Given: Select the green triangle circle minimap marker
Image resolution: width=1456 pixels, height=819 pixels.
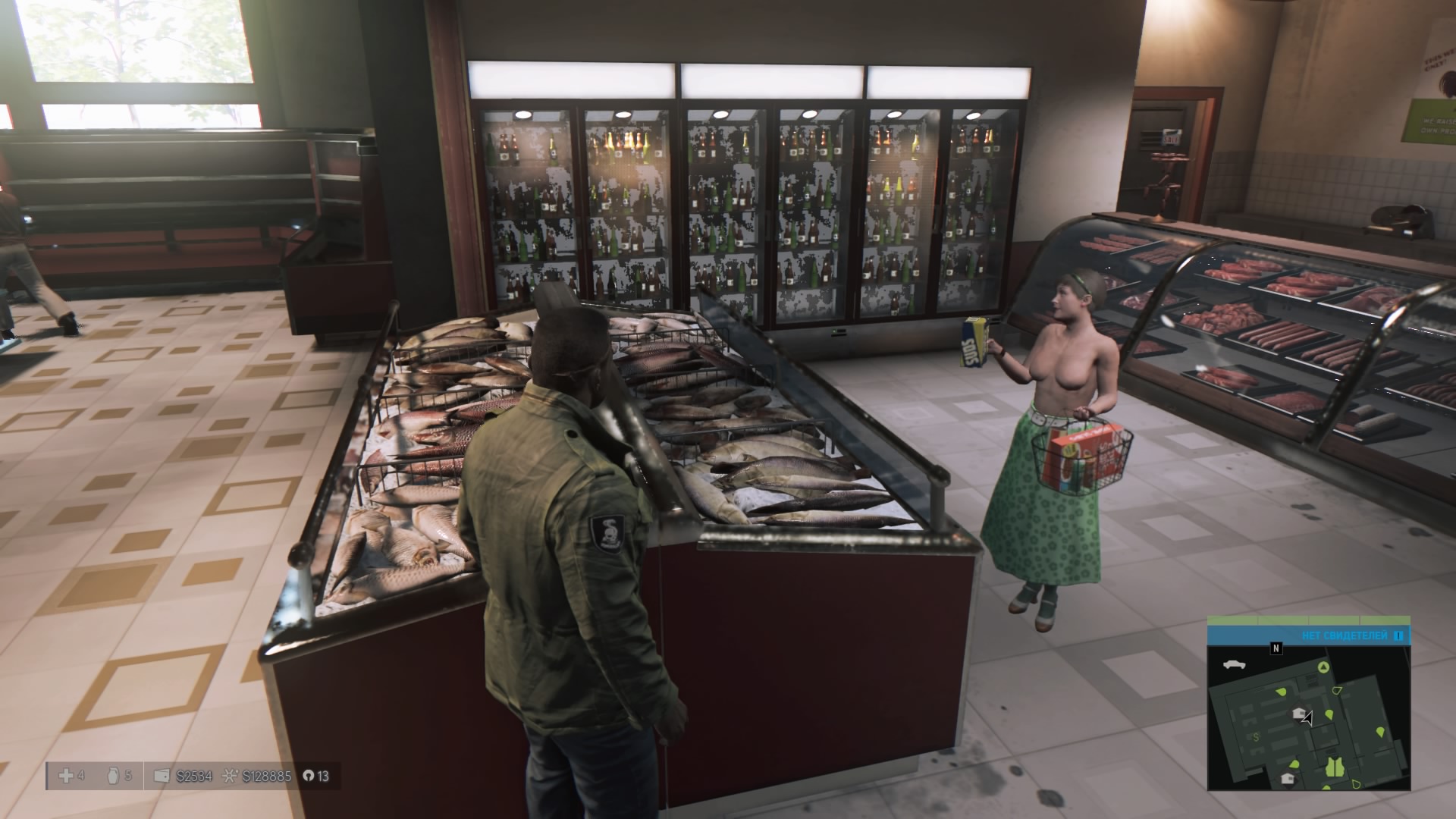Looking at the screenshot, I should 1323,667.
